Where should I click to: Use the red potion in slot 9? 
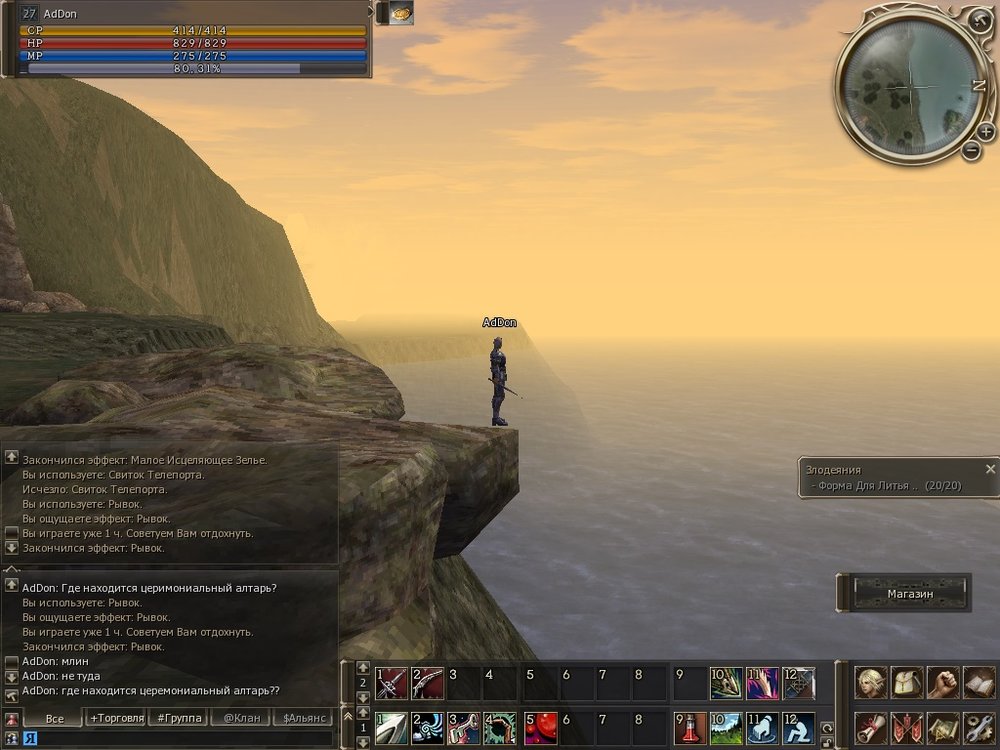tap(690, 728)
